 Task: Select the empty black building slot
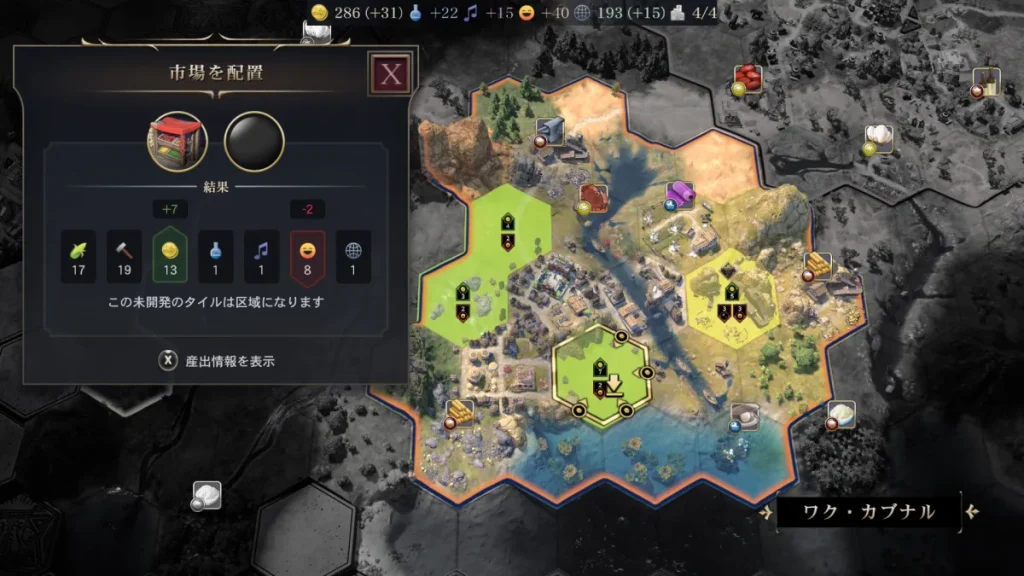pyautogui.click(x=254, y=141)
